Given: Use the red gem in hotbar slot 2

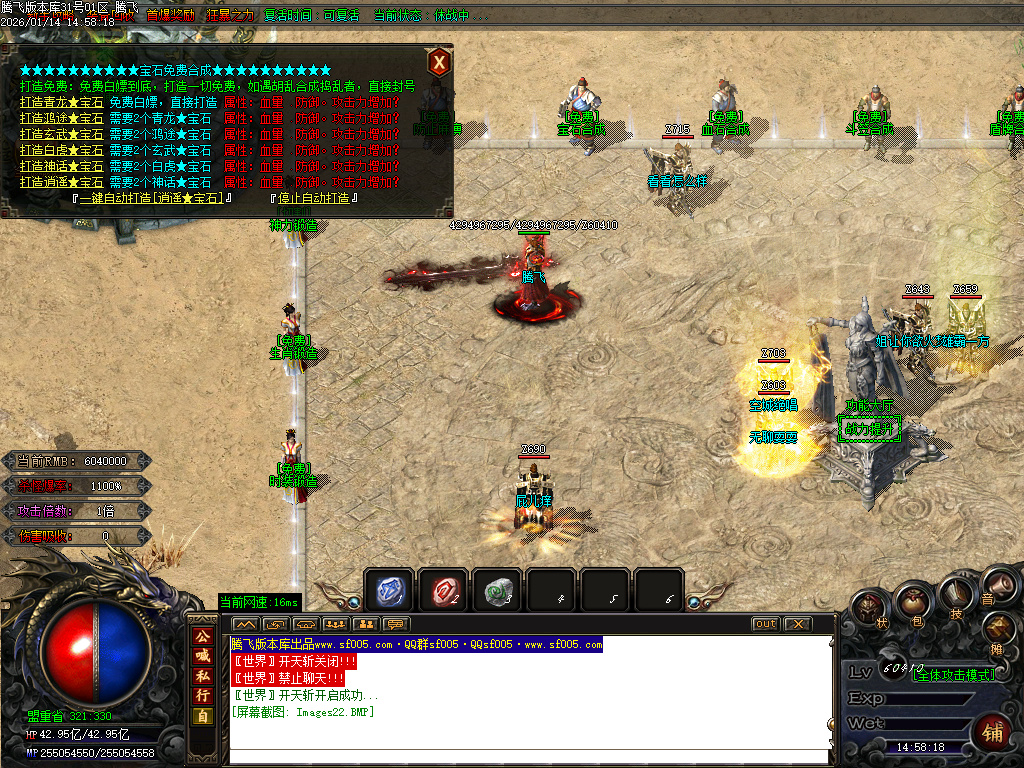Looking at the screenshot, I should coord(443,590).
